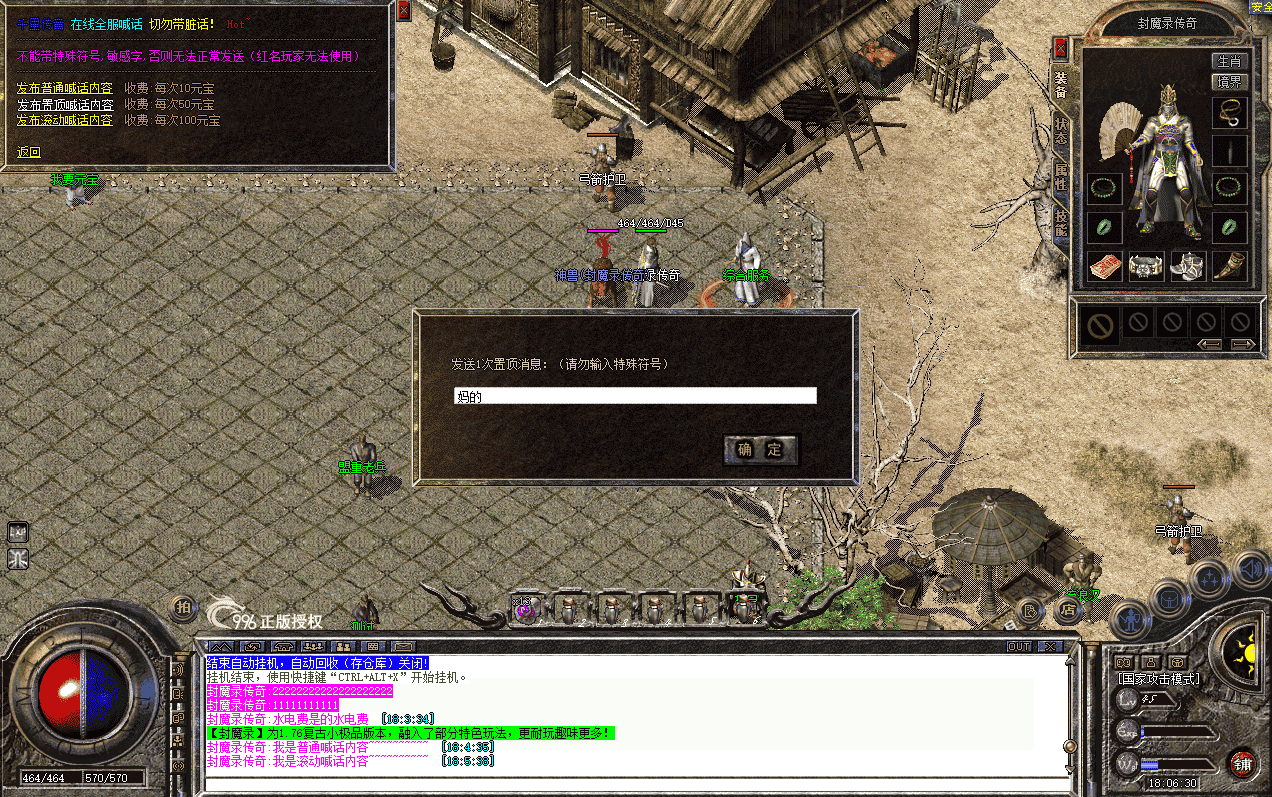Viewport: 1272px width, 797px height.
Task: Open the red 铺 stall button
Action: (x=1243, y=764)
